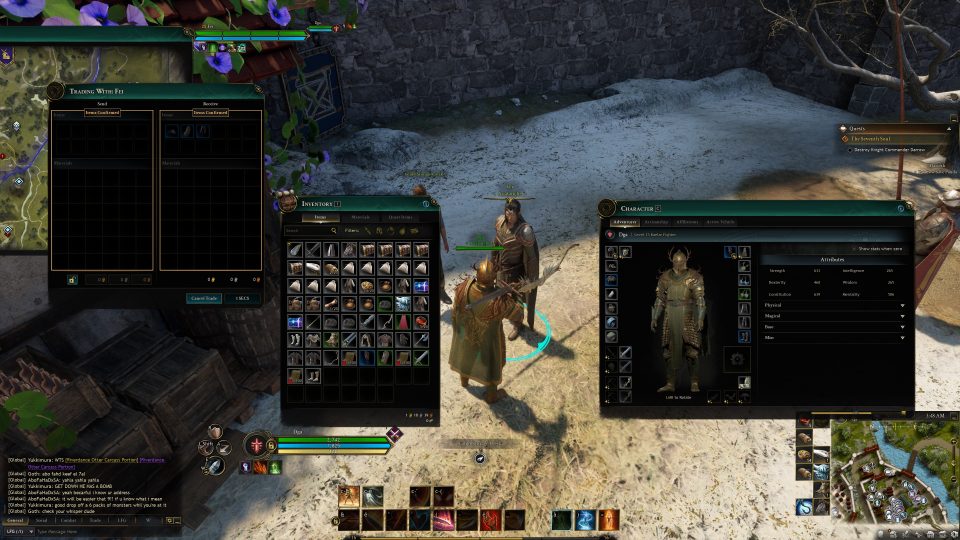Select The Seventh Seal quest tracker entry
Viewport: 960px width, 540px height.
click(890, 139)
